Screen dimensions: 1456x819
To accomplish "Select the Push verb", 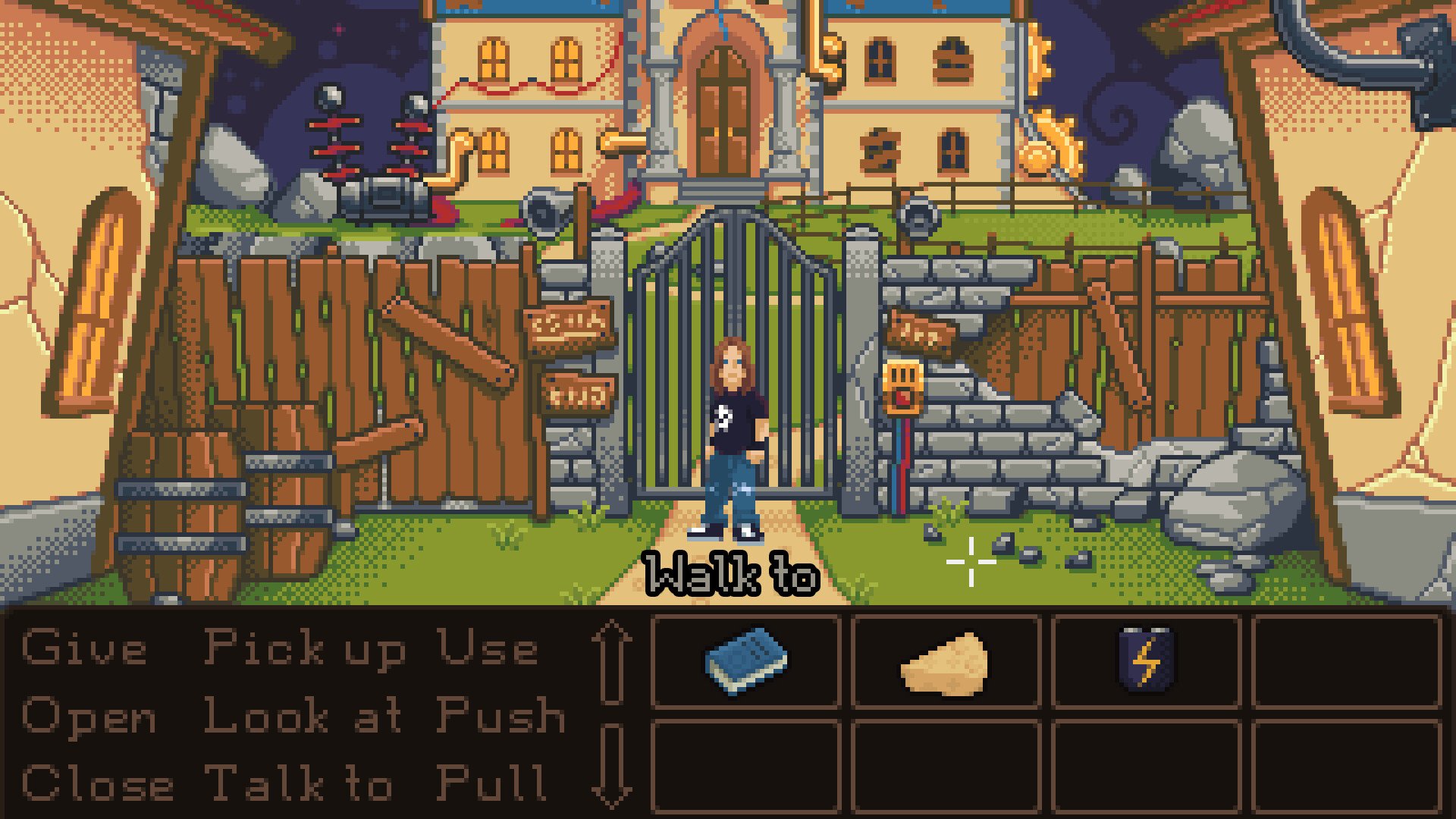I will (501, 715).
